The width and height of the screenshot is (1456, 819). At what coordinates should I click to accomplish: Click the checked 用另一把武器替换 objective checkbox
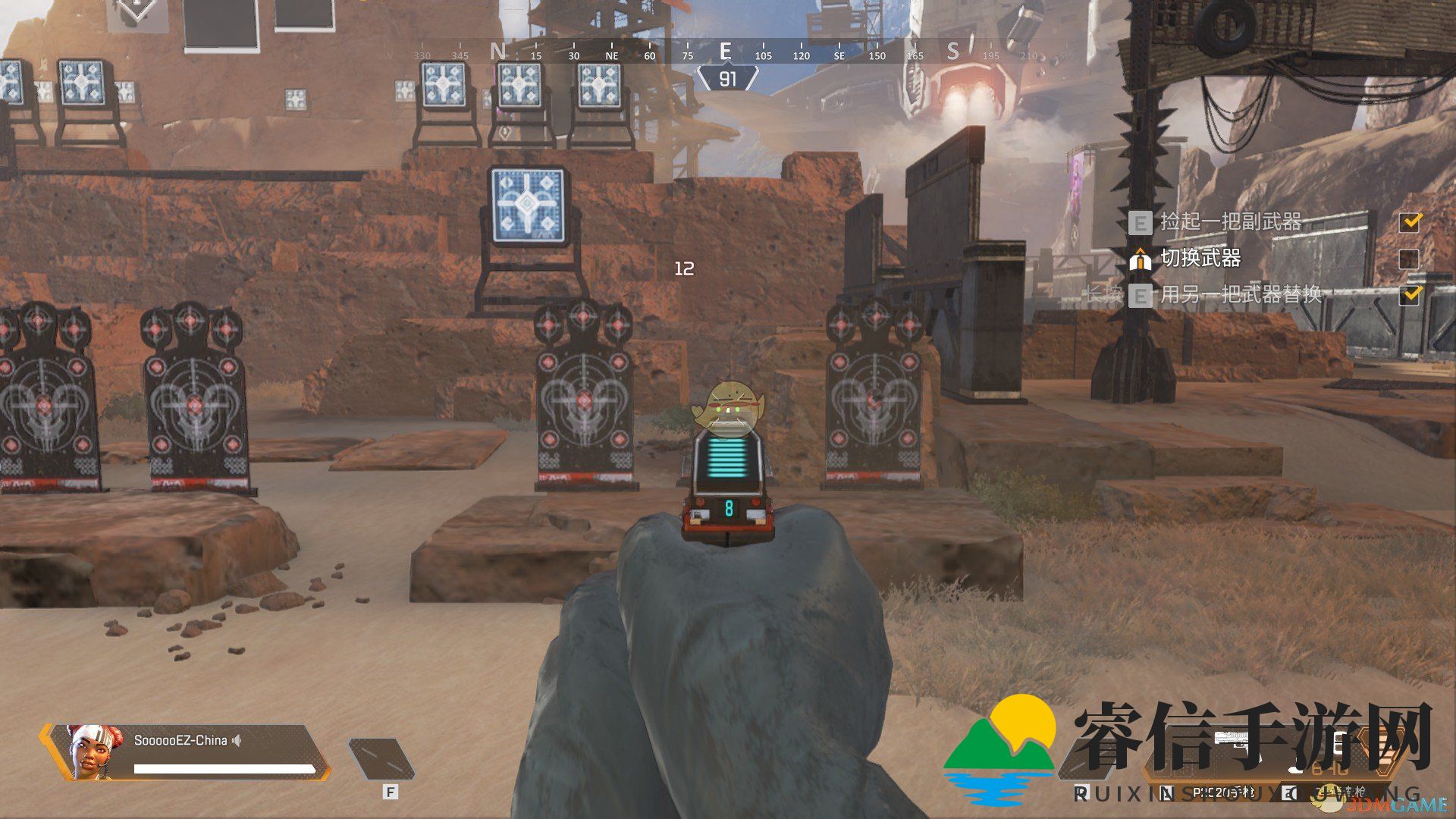pyautogui.click(x=1410, y=294)
